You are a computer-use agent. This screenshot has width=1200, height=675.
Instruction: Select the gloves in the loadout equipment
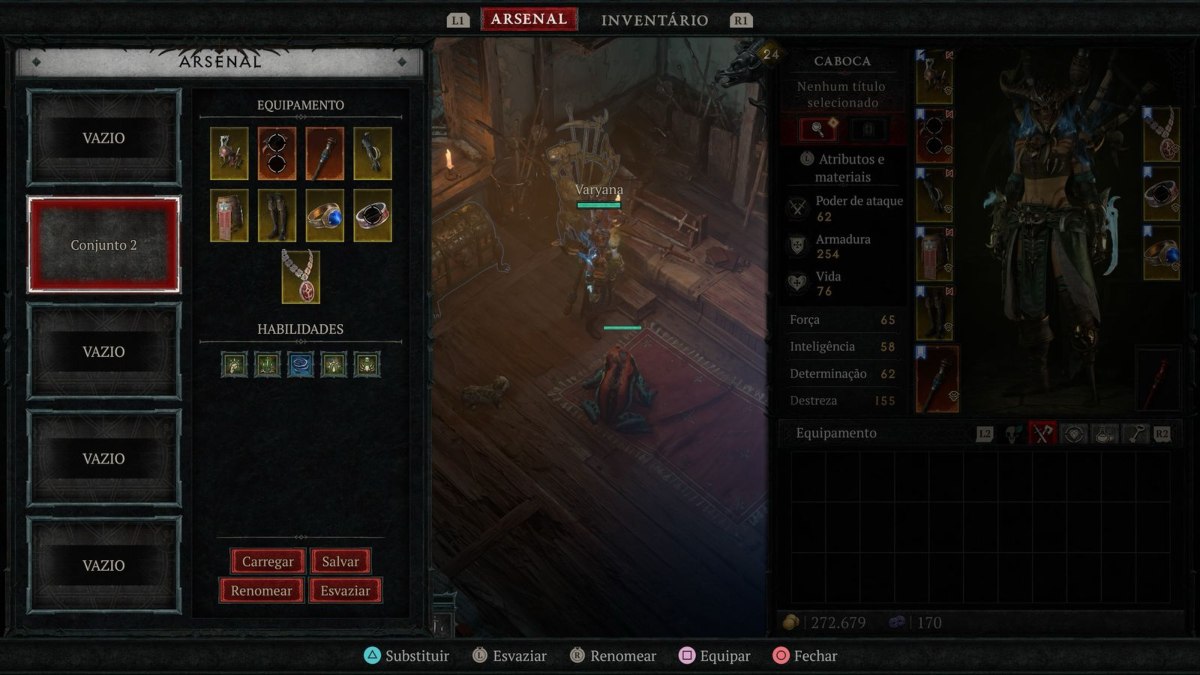[372, 153]
